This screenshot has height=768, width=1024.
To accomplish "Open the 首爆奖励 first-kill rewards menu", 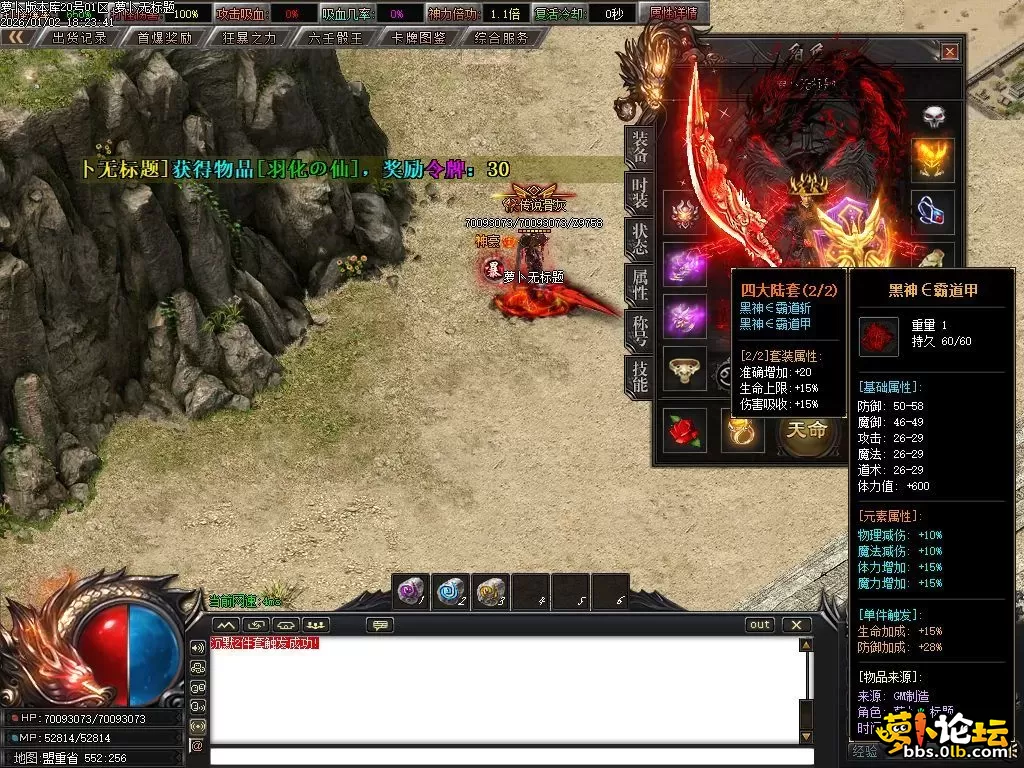I will [165, 38].
